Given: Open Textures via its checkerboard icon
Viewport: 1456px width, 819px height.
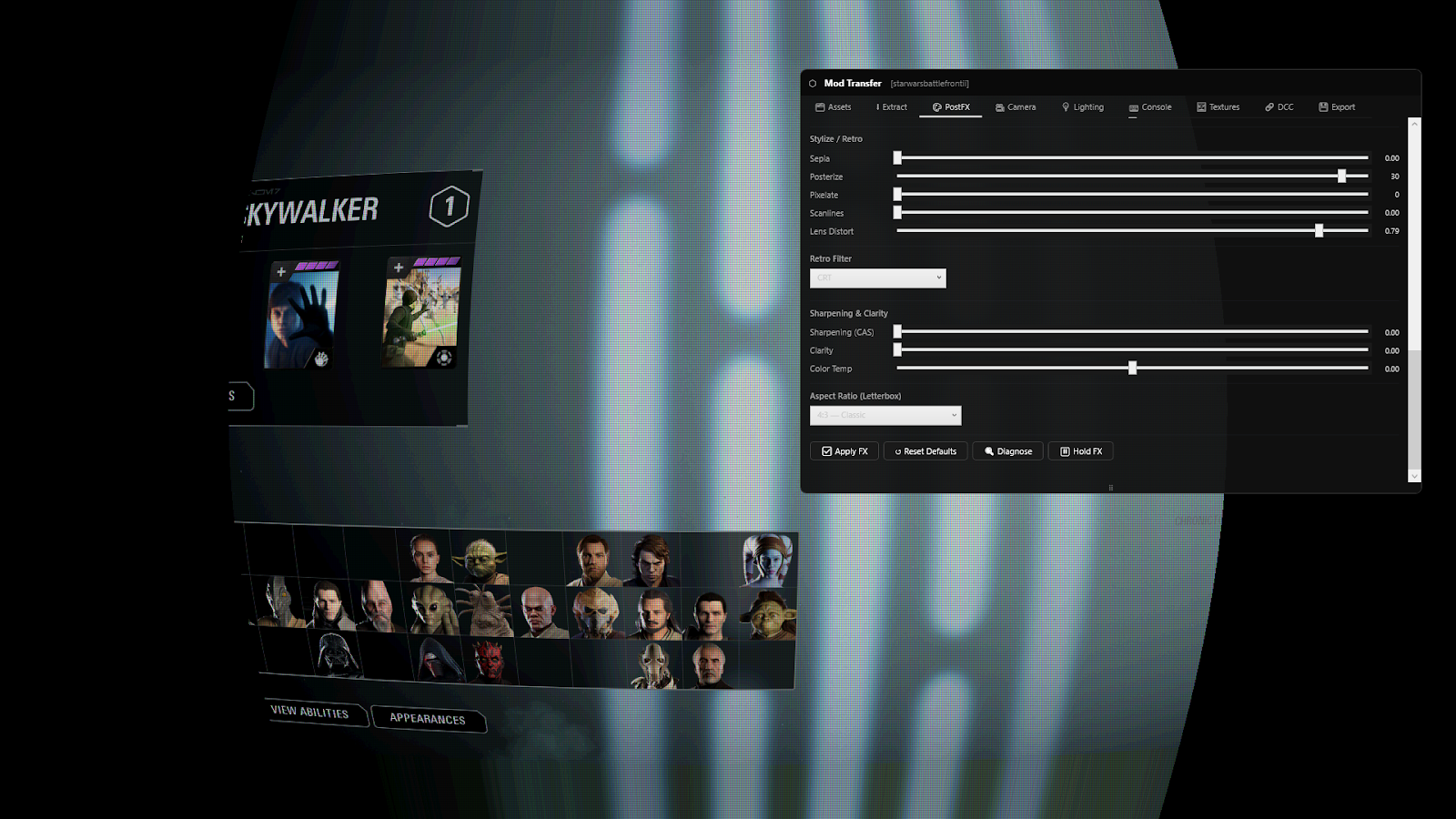Looking at the screenshot, I should 1201,106.
